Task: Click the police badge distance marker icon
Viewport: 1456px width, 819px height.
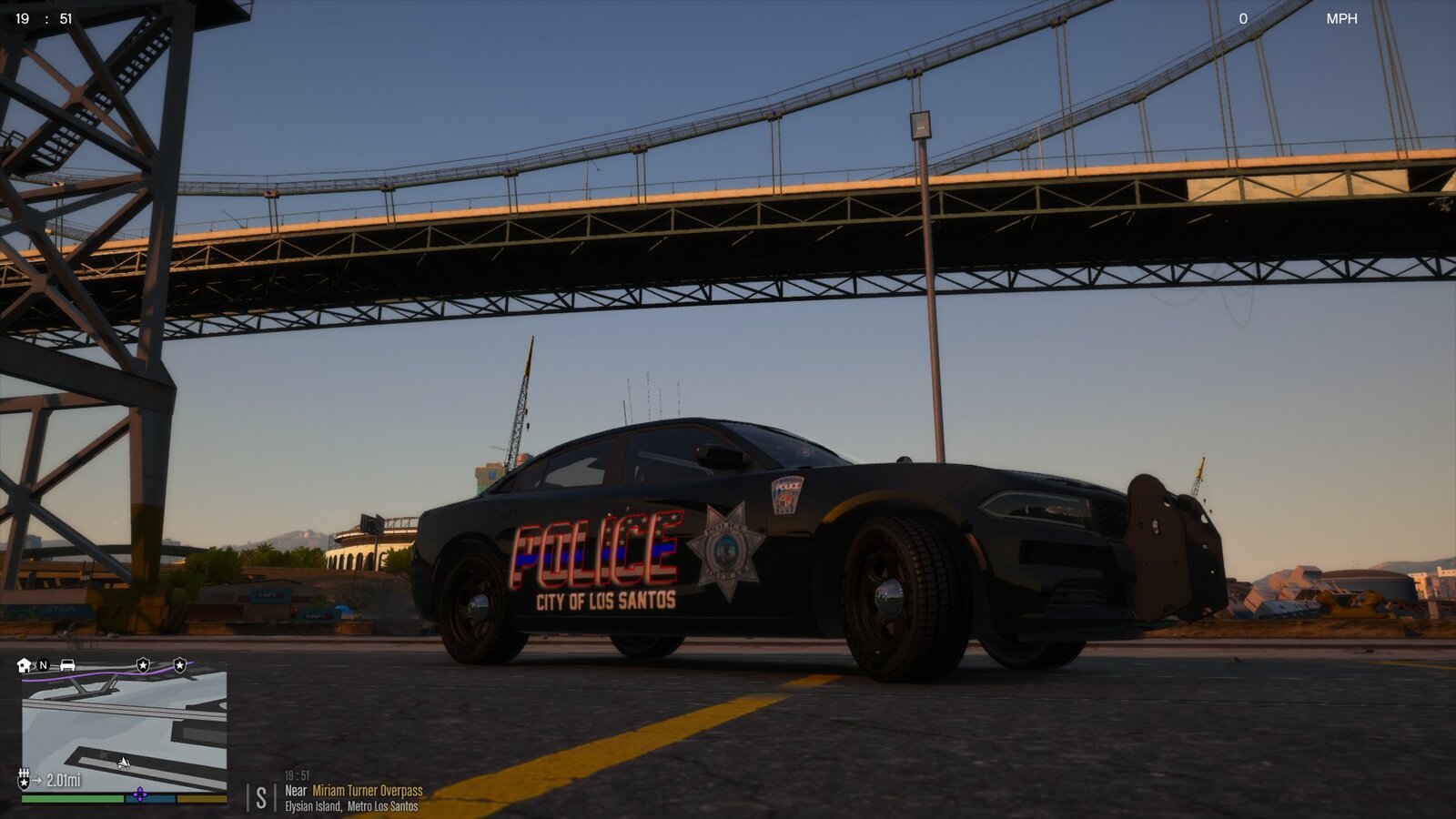Action: coord(25,780)
